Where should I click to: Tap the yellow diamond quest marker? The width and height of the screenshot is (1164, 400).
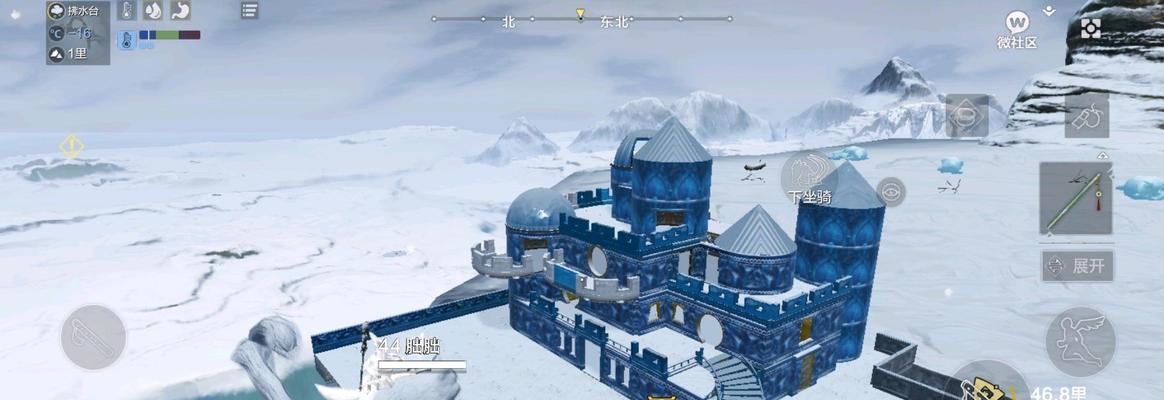(x=71, y=146)
